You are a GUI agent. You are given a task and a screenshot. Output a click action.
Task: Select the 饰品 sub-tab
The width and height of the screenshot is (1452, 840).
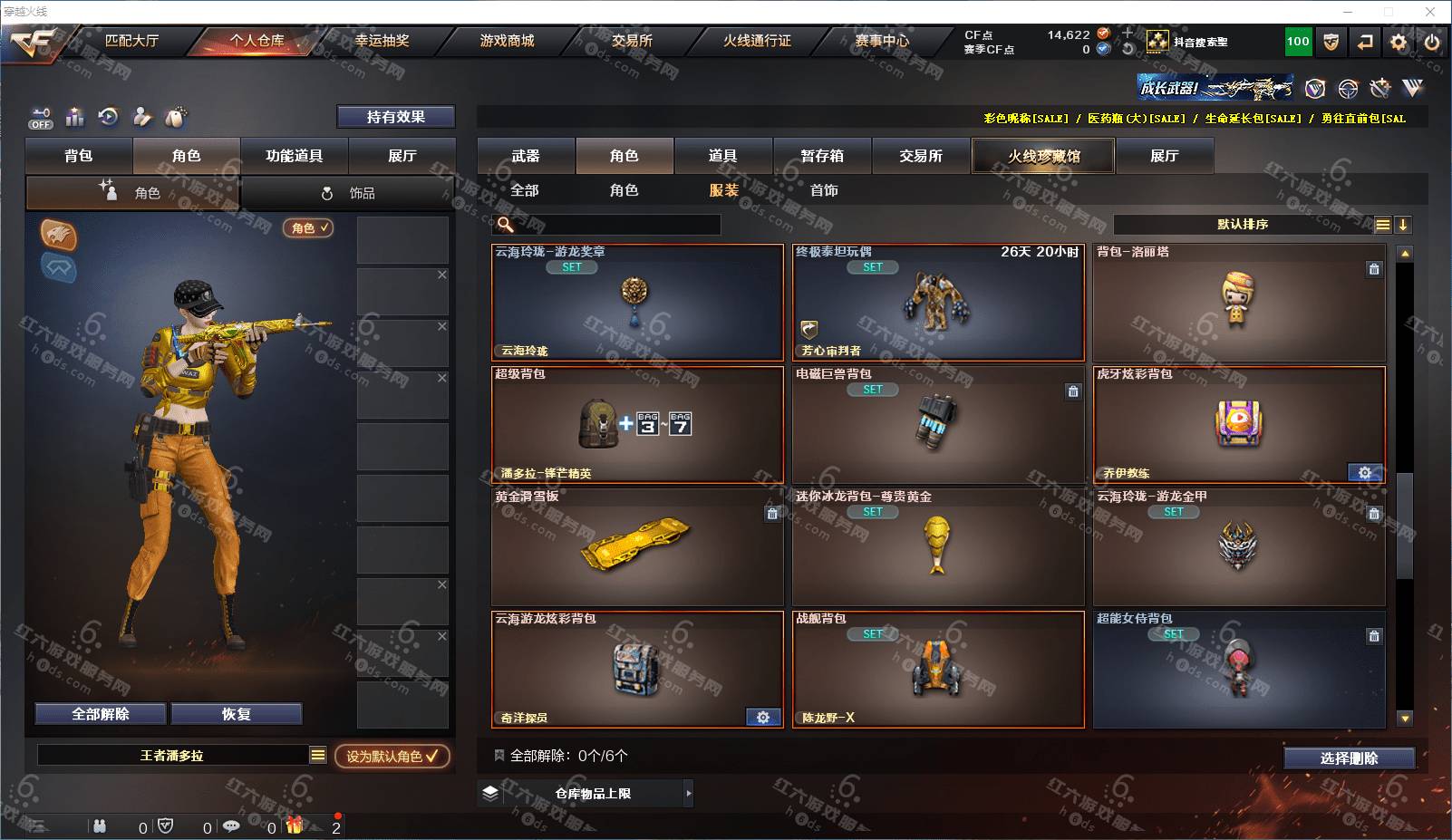(349, 193)
